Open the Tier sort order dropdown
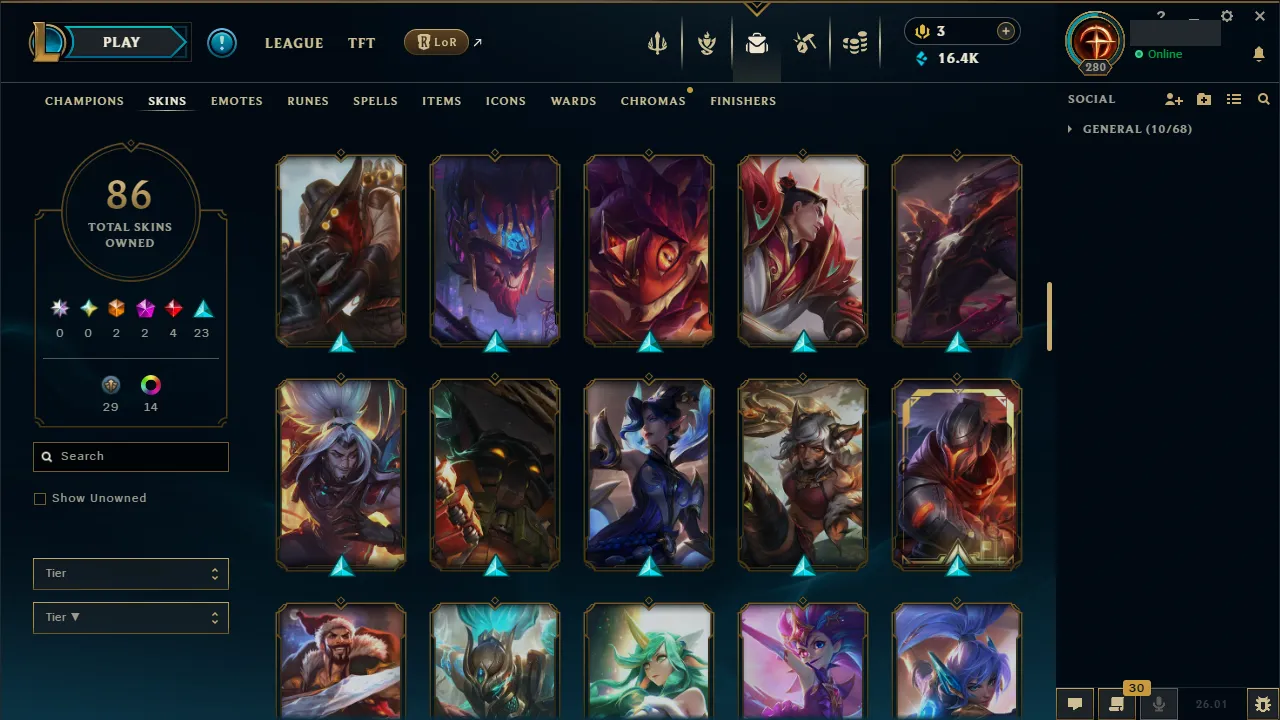Image resolution: width=1280 pixels, height=720 pixels. [x=130, y=617]
